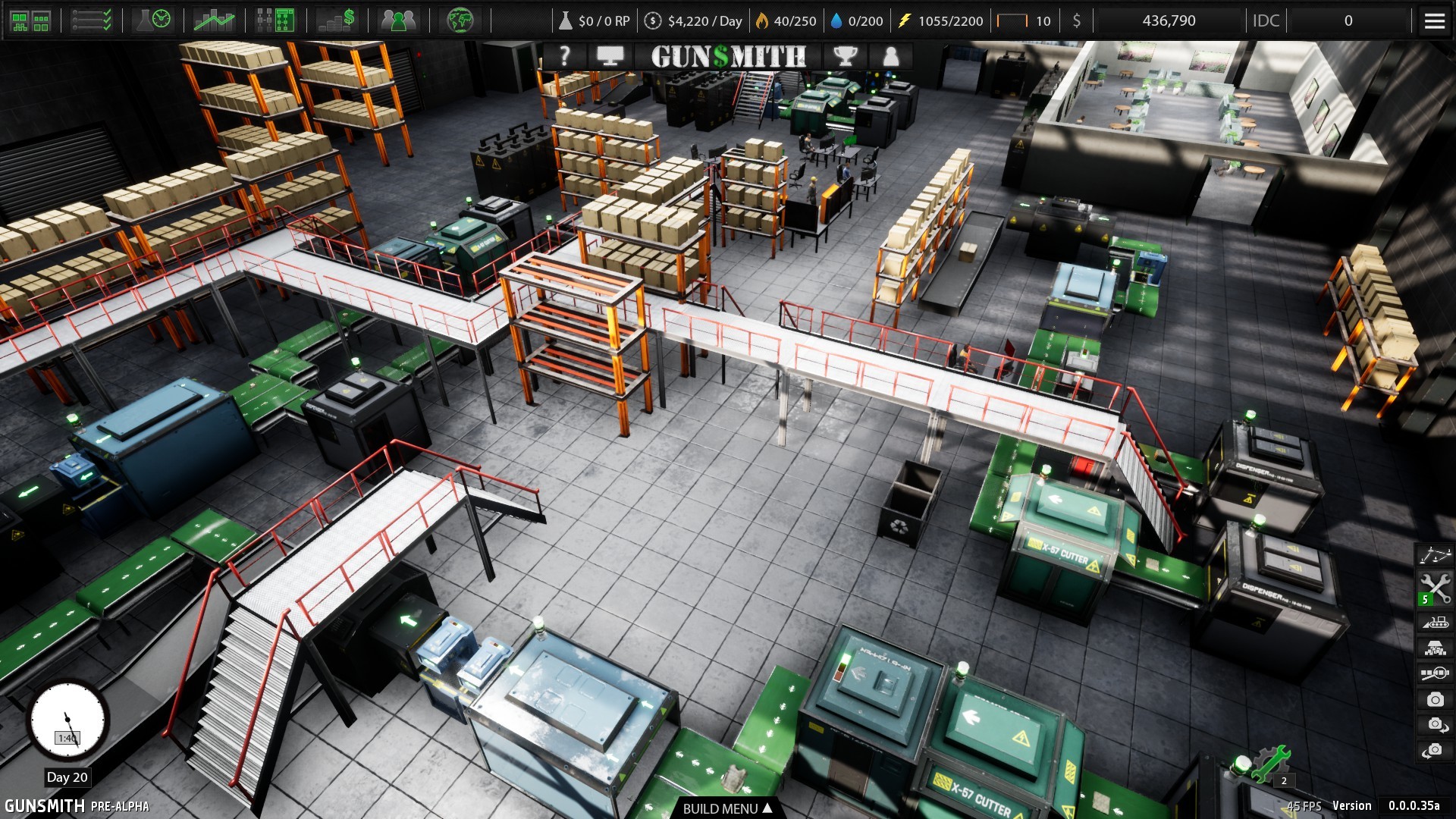This screenshot has width=1456, height=819.
Task: Open the production flowchart panel
Action: 275,20
